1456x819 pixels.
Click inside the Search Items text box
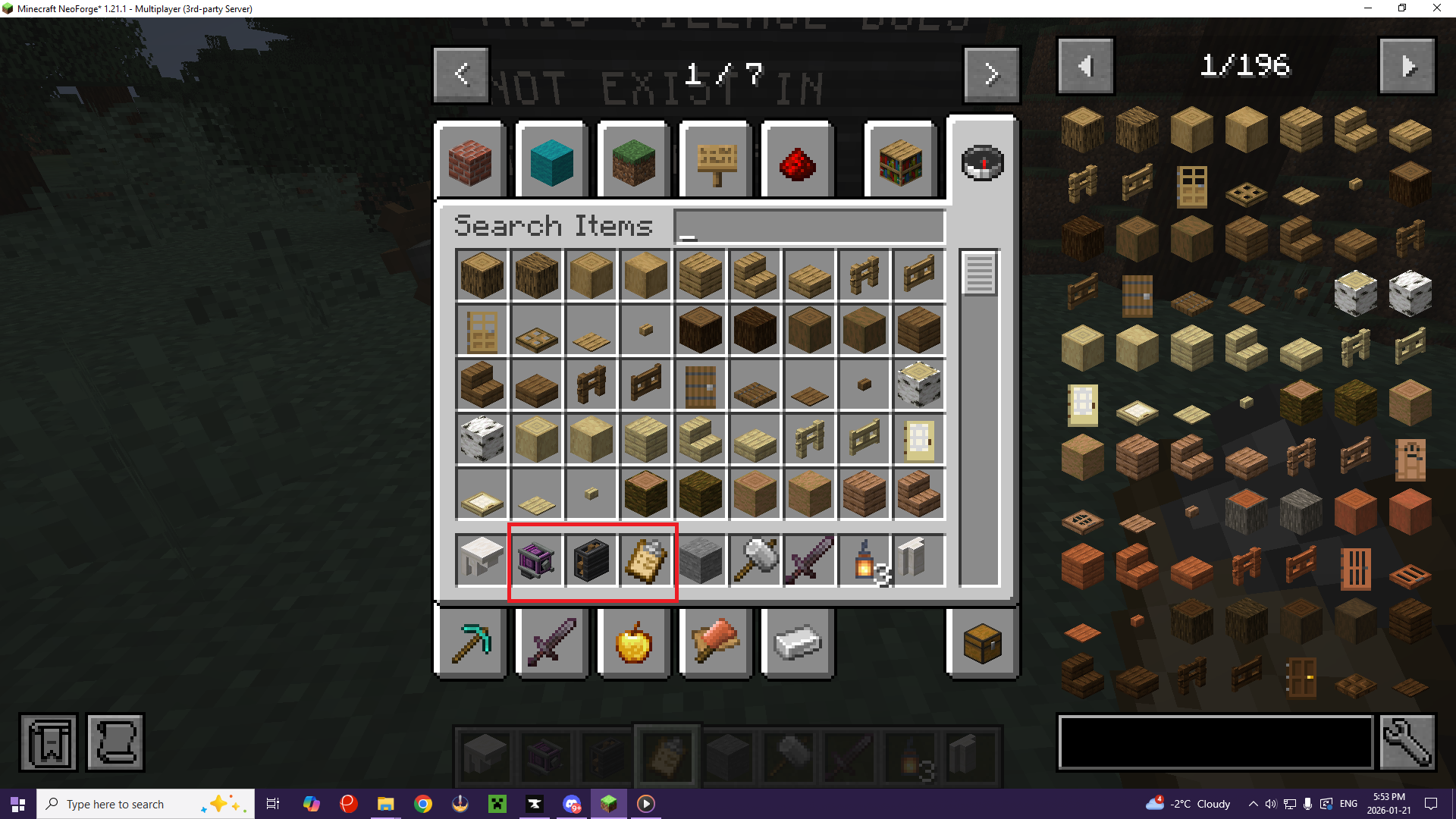click(808, 226)
